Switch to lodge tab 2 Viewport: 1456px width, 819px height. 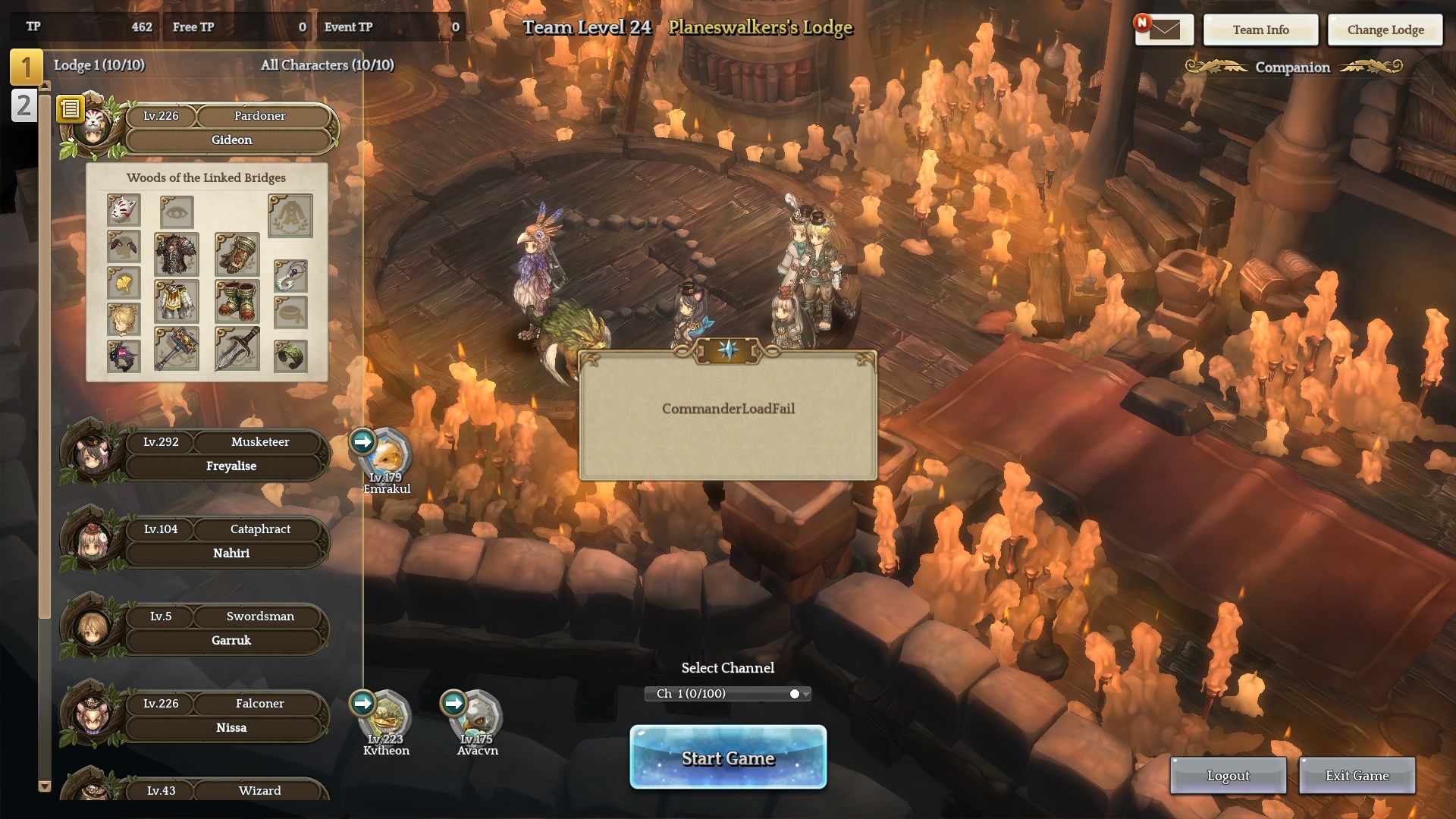[x=24, y=106]
